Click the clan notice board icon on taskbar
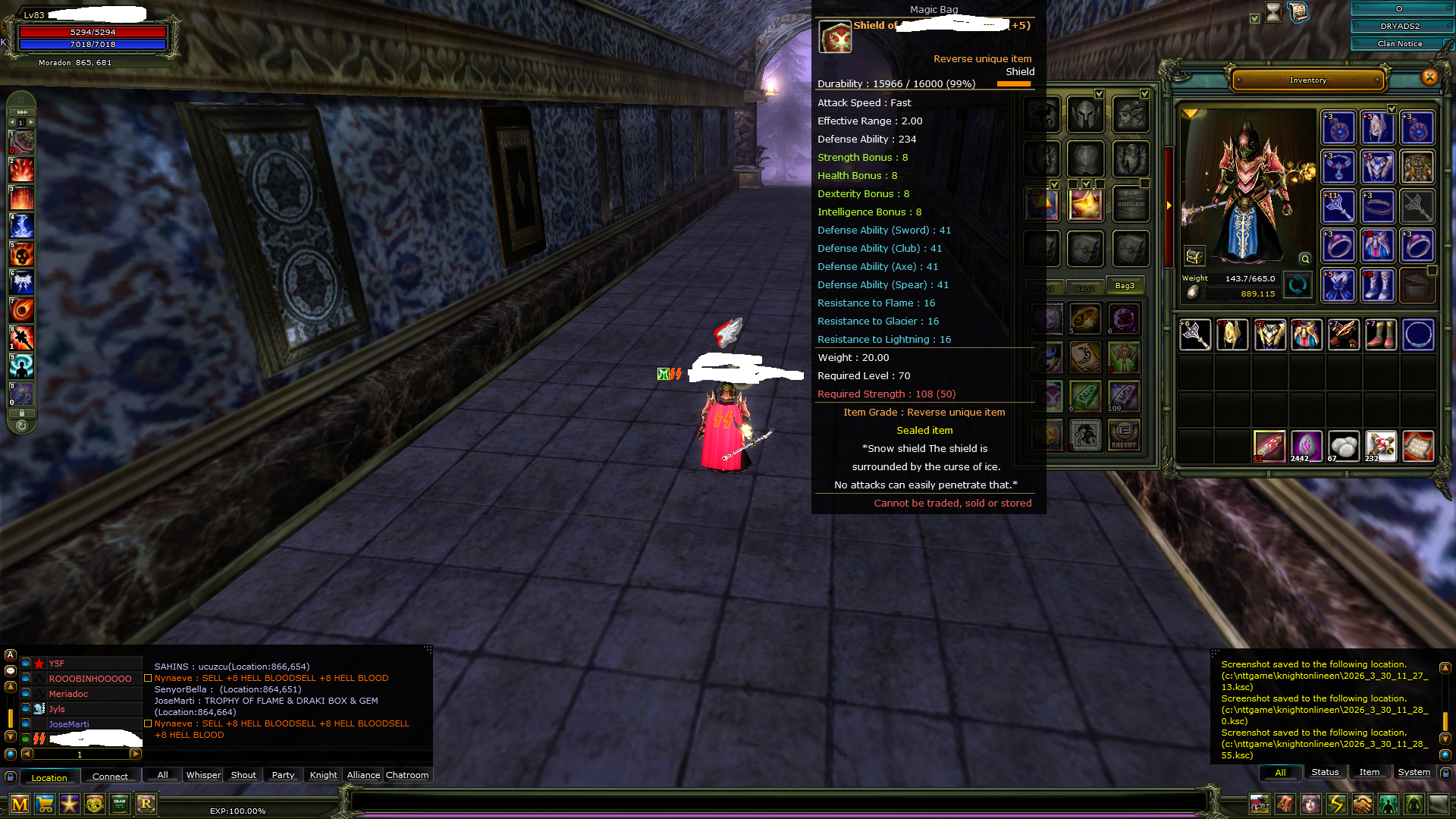Viewport: 1456px width, 819px height. click(x=119, y=805)
